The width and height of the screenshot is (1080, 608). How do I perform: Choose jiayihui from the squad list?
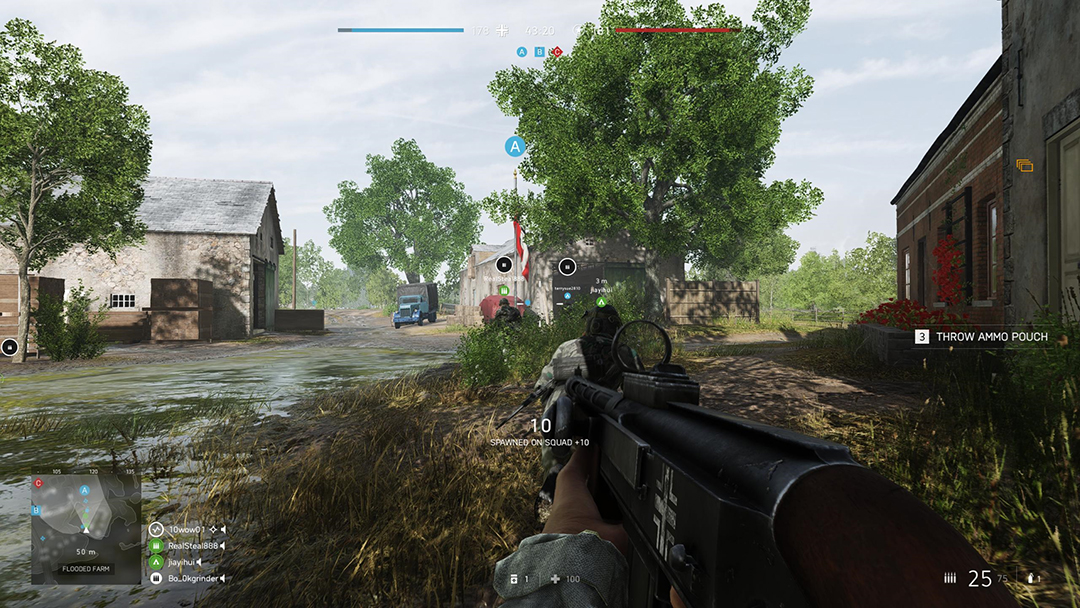(181, 562)
